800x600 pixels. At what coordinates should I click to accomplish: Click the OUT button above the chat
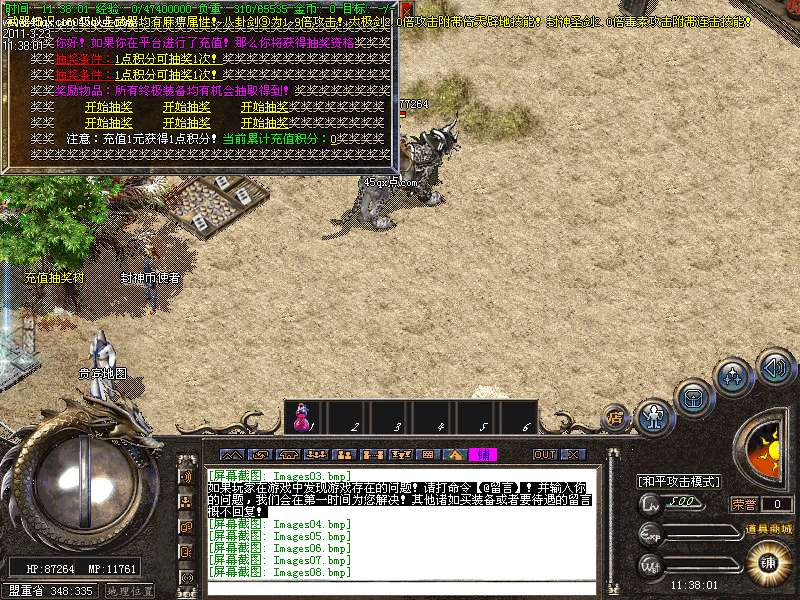pyautogui.click(x=545, y=454)
